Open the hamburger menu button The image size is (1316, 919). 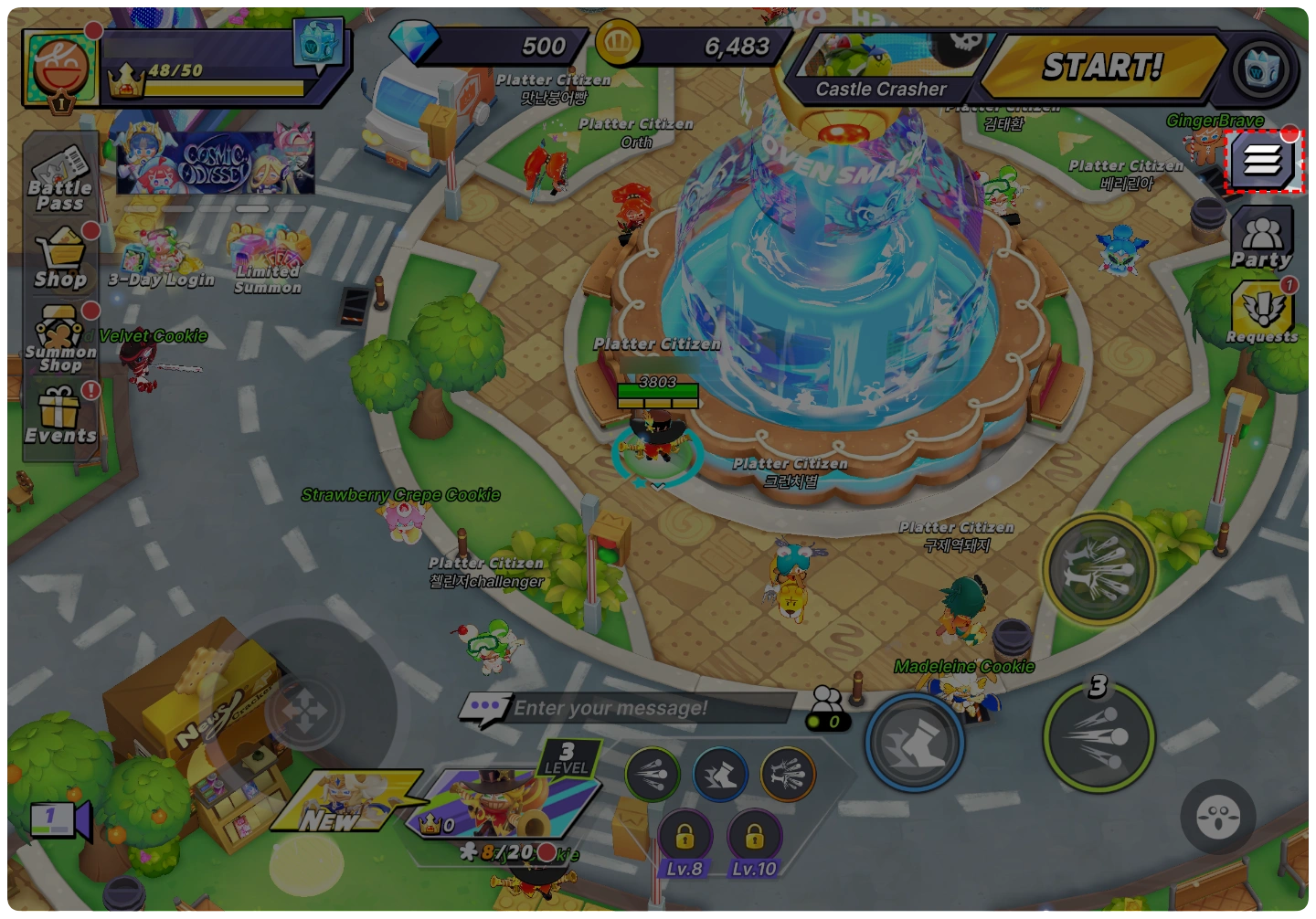tap(1262, 162)
